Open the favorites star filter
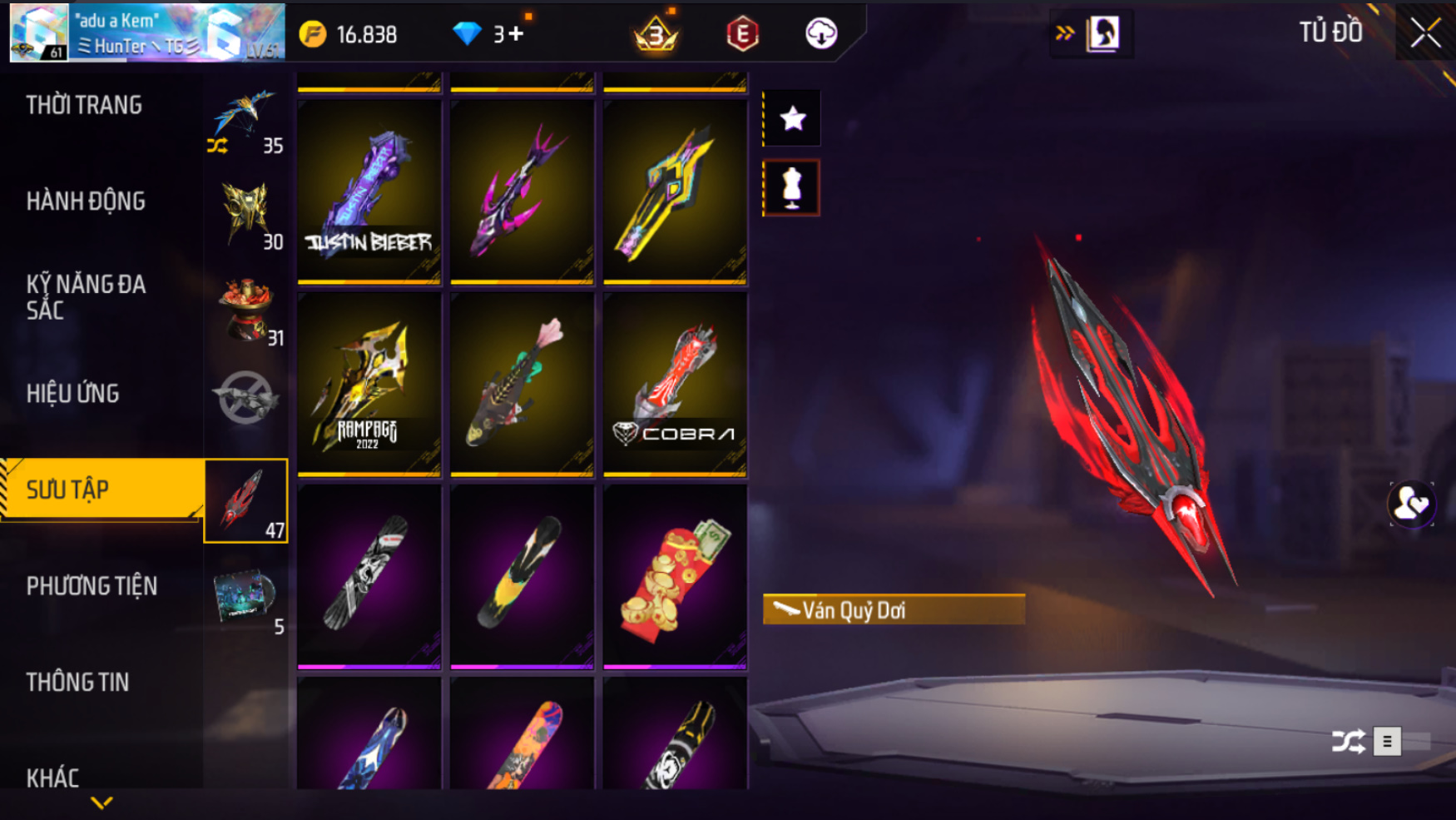 [792, 118]
